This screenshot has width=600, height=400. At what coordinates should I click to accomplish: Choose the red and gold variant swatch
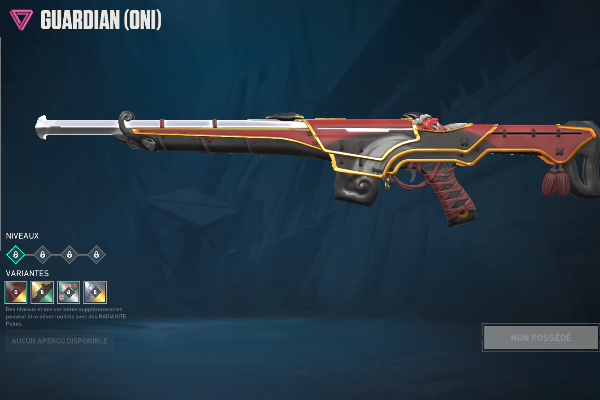(x=16, y=292)
